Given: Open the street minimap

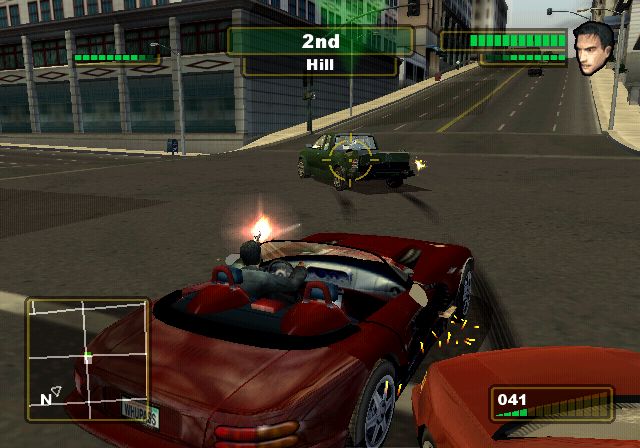Looking at the screenshot, I should [87, 357].
